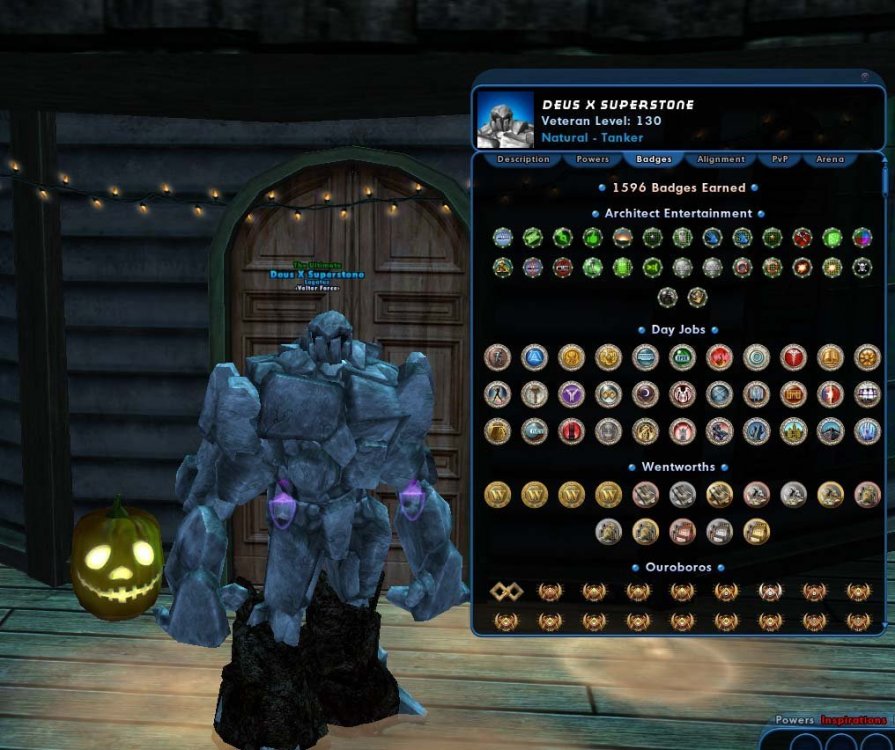
Task: Select the blue triangle Day Jobs badge
Action: pyautogui.click(x=534, y=357)
